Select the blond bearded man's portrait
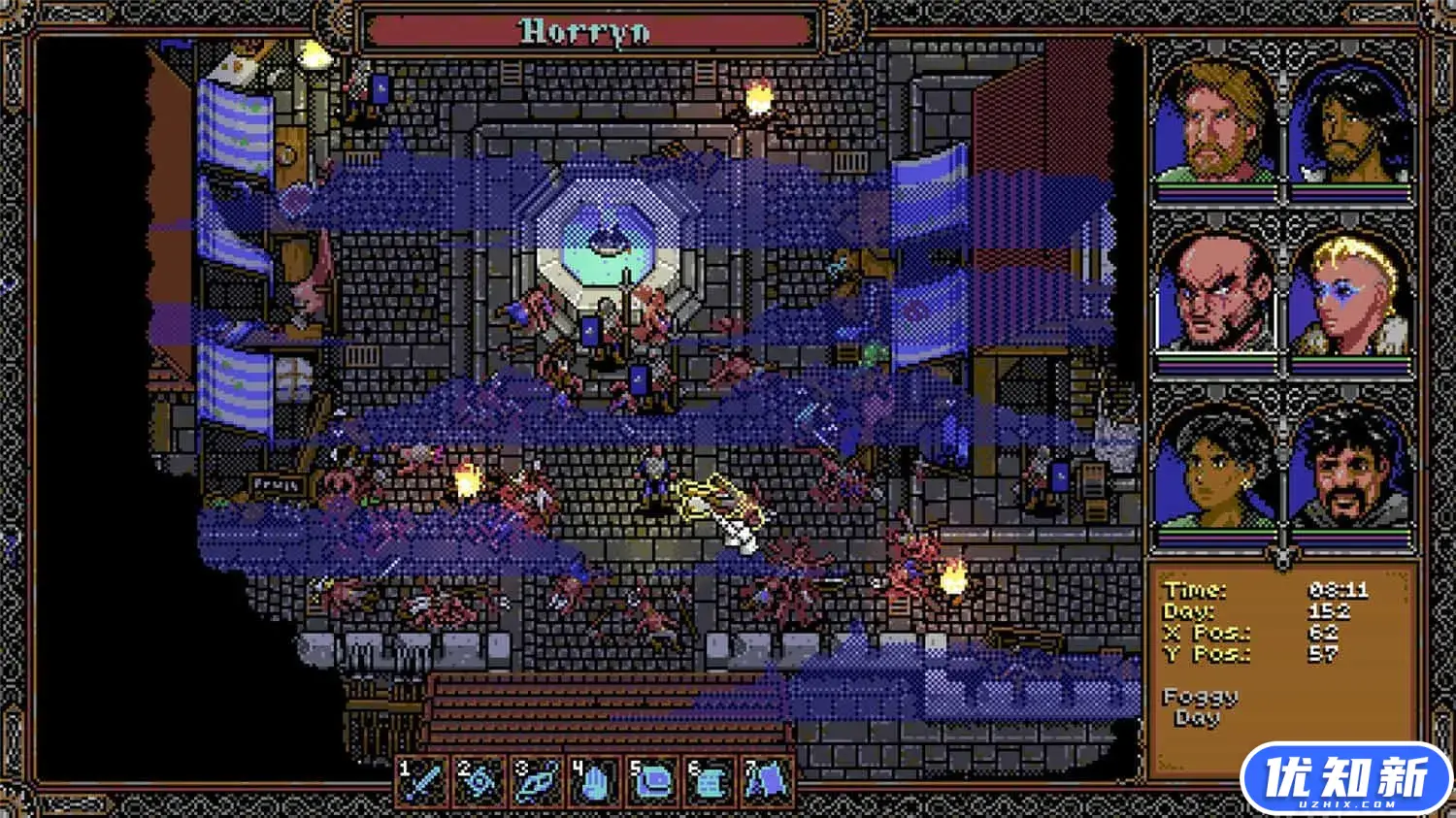 1215,121
